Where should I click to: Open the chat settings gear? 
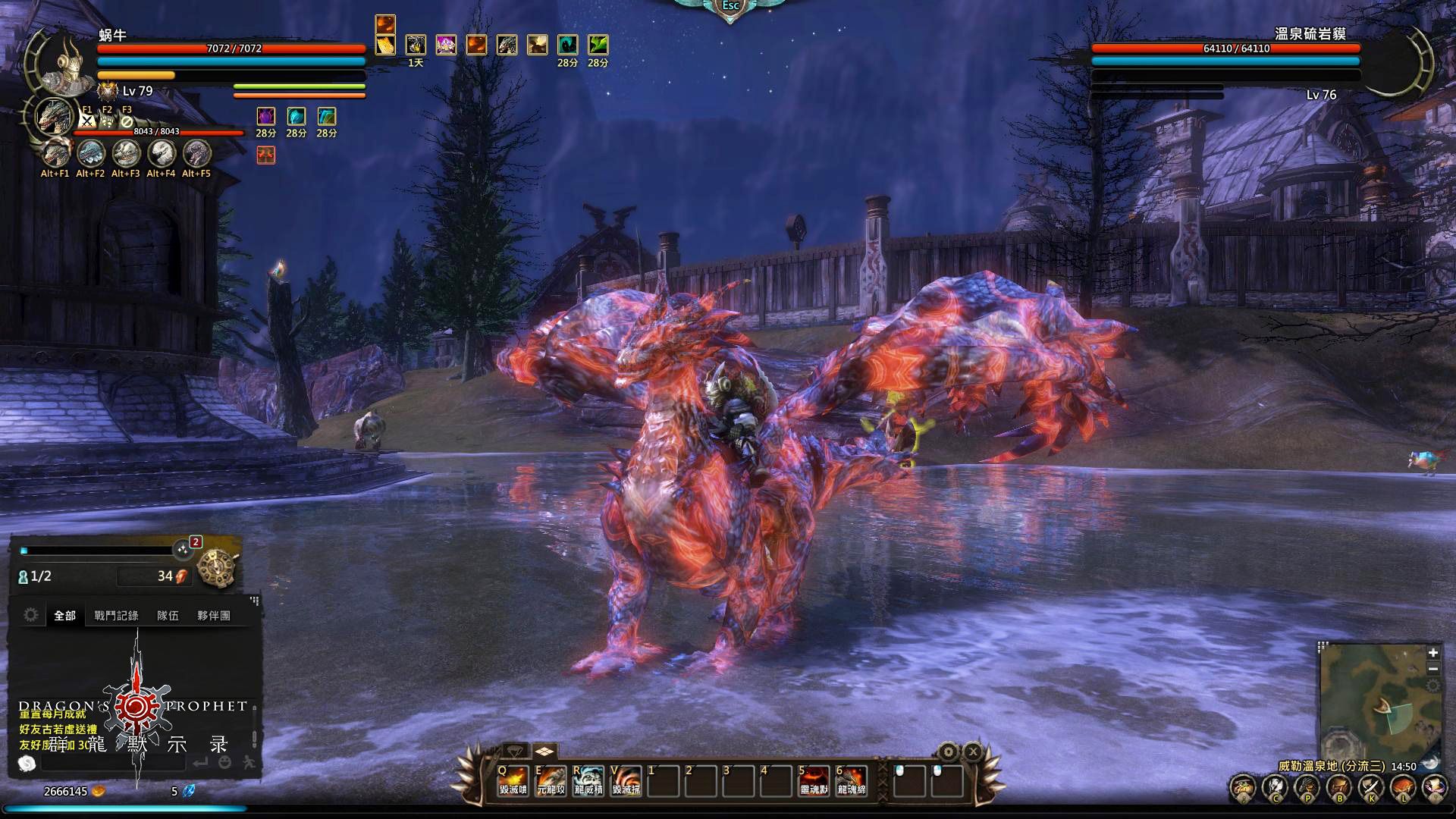pyautogui.click(x=31, y=615)
